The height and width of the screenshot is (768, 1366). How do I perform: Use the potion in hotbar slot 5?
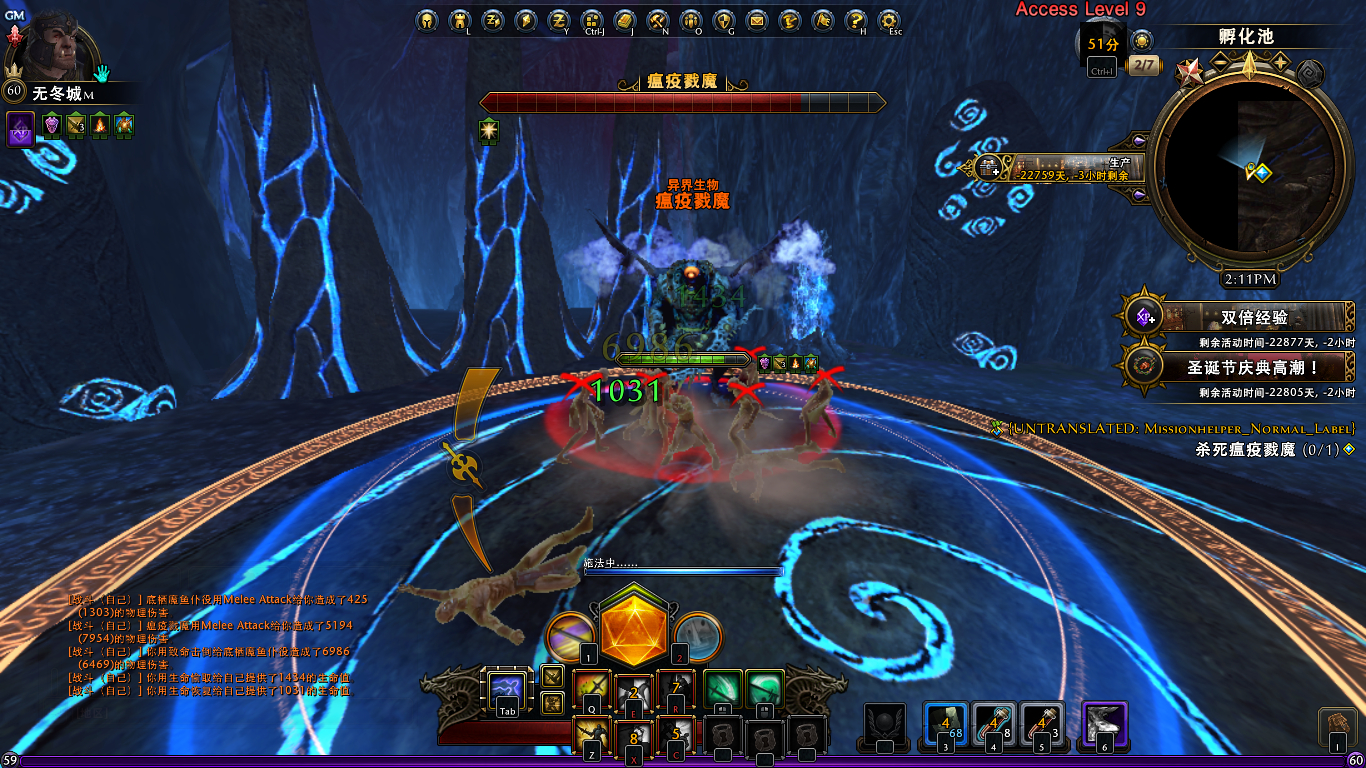coord(1041,725)
